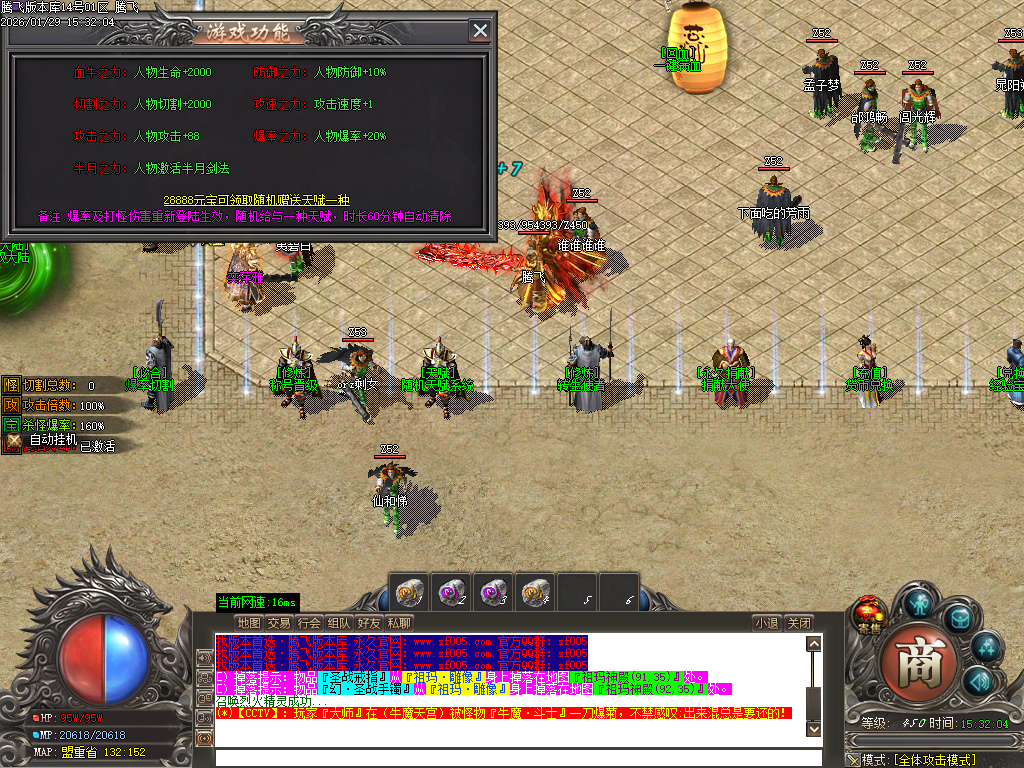Close the 游戏功能 panel
Screen dimensions: 1024x768
click(481, 30)
